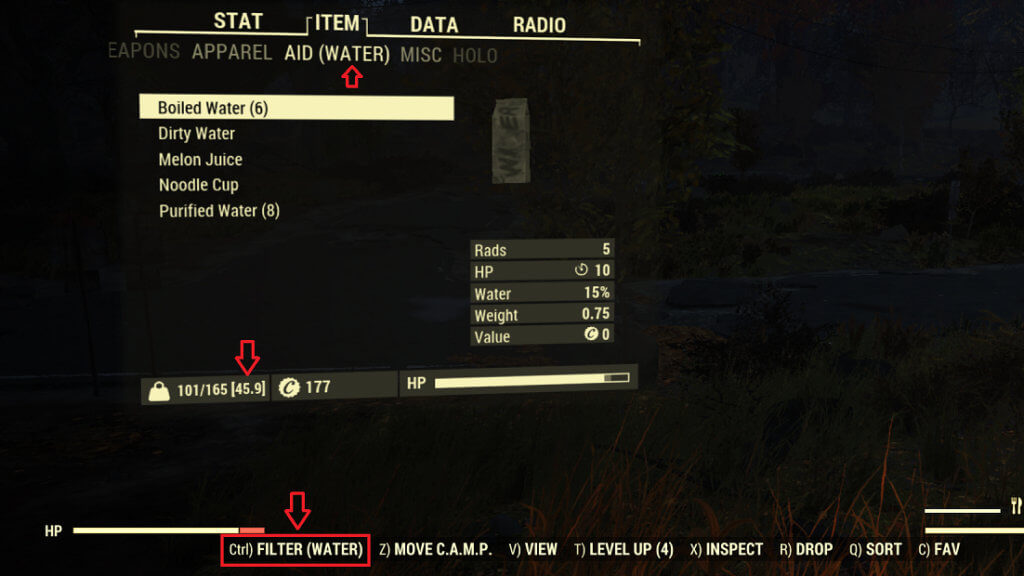1024x576 pixels.
Task: Switch to the DATA tab
Action: (434, 25)
